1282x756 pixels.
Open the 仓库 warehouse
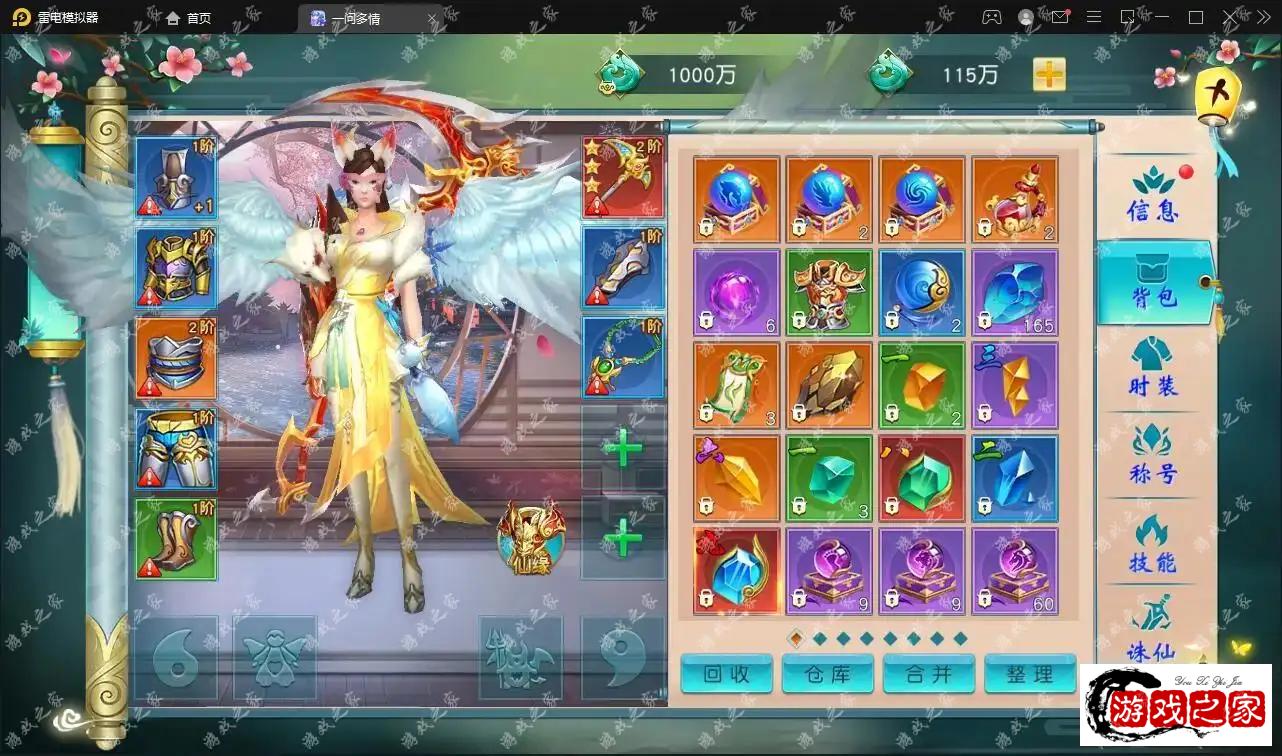[x=828, y=674]
